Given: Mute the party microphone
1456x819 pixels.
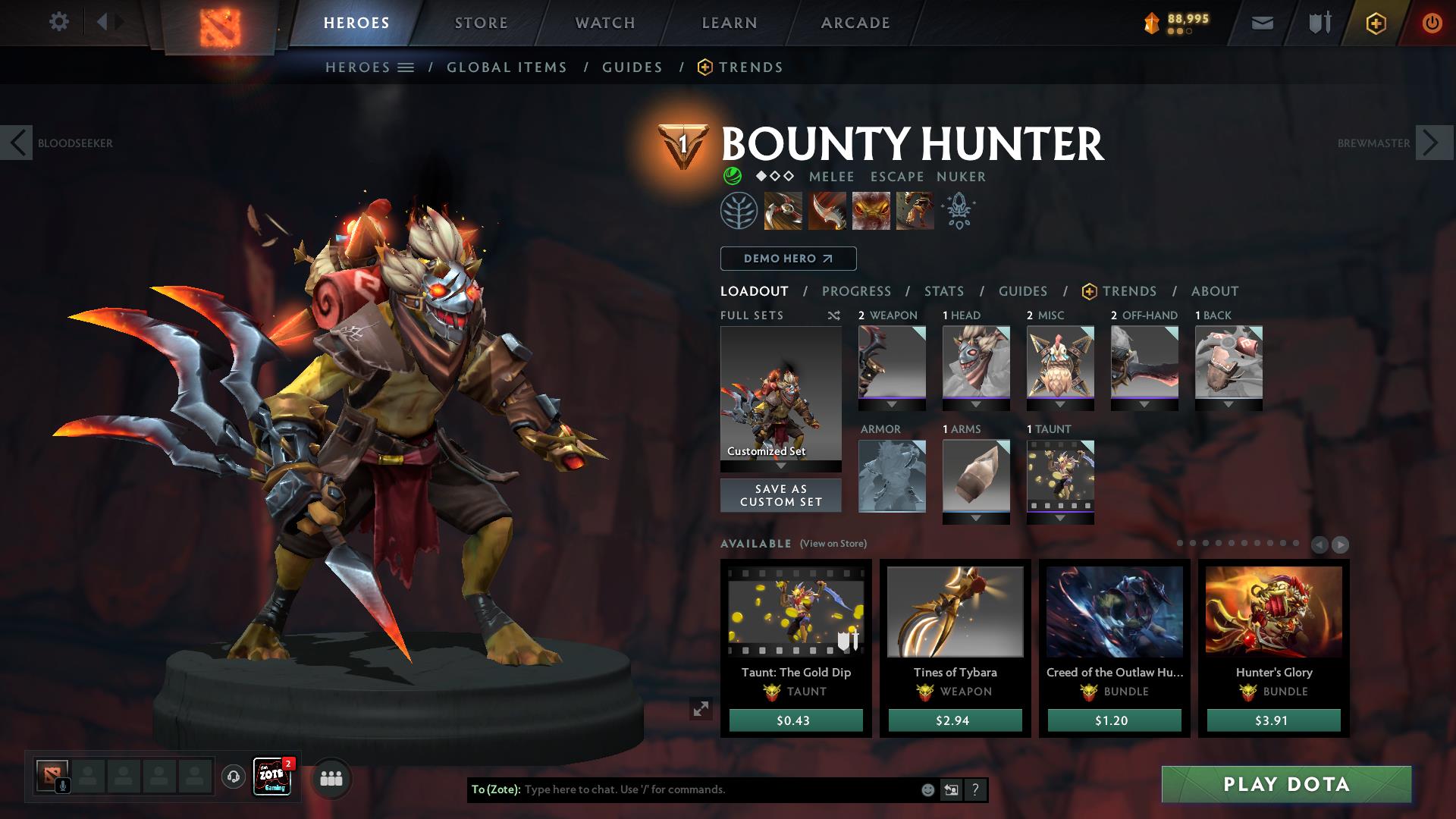Looking at the screenshot, I should [x=61, y=786].
